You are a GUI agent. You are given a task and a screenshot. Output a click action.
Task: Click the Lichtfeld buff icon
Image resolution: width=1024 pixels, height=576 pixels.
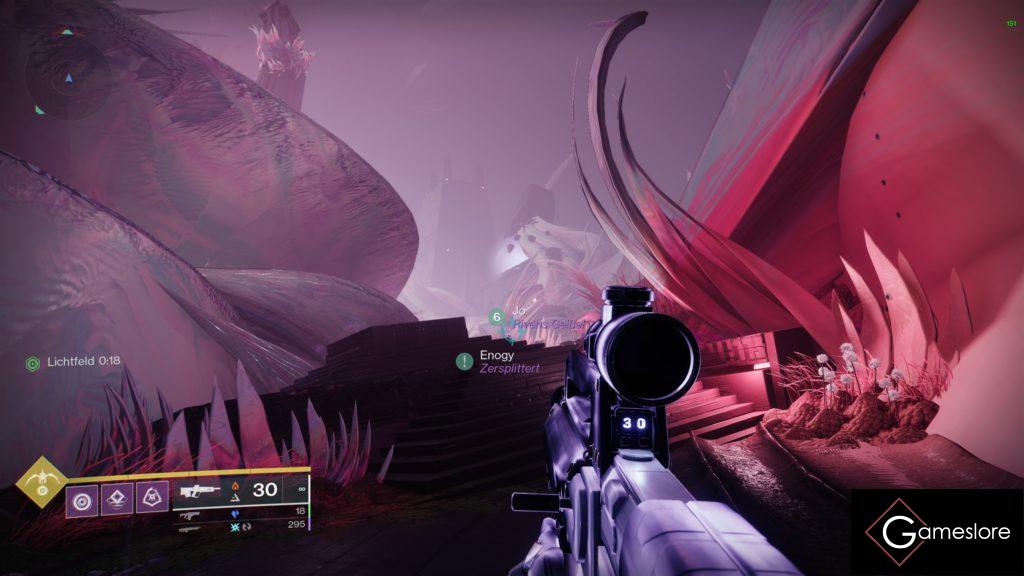33,362
